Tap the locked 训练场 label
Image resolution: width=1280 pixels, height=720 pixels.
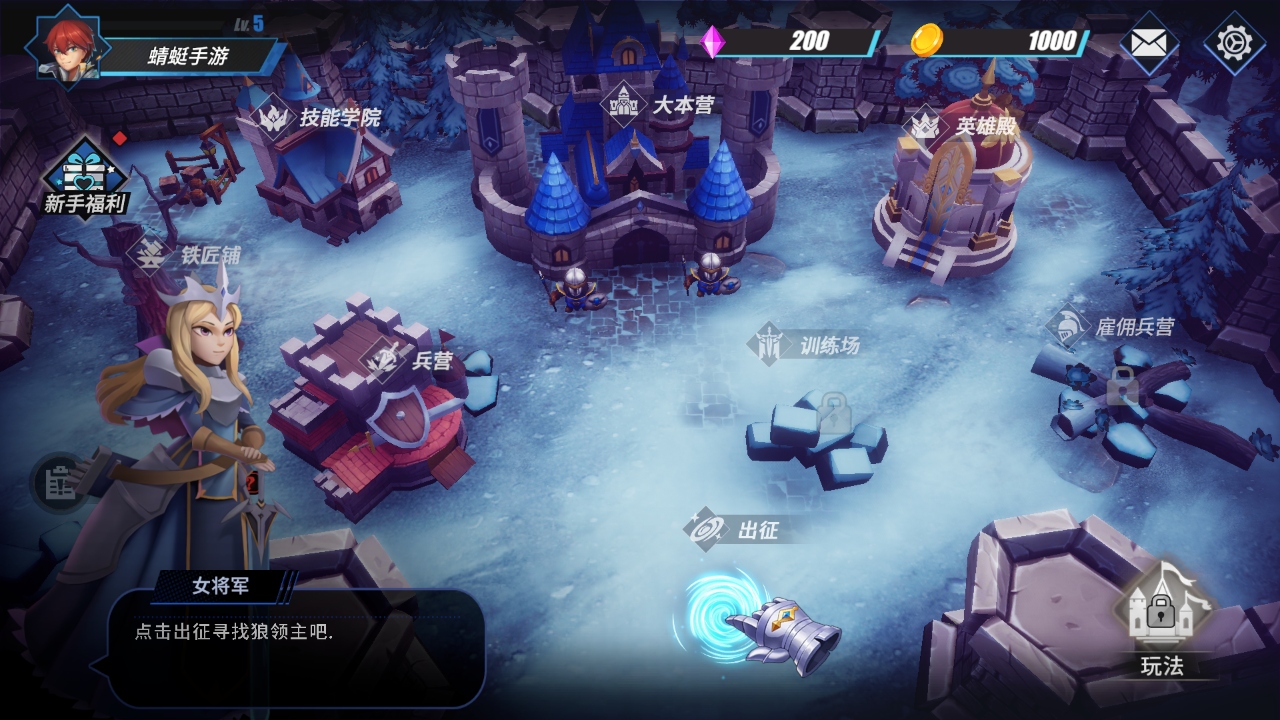coord(808,346)
